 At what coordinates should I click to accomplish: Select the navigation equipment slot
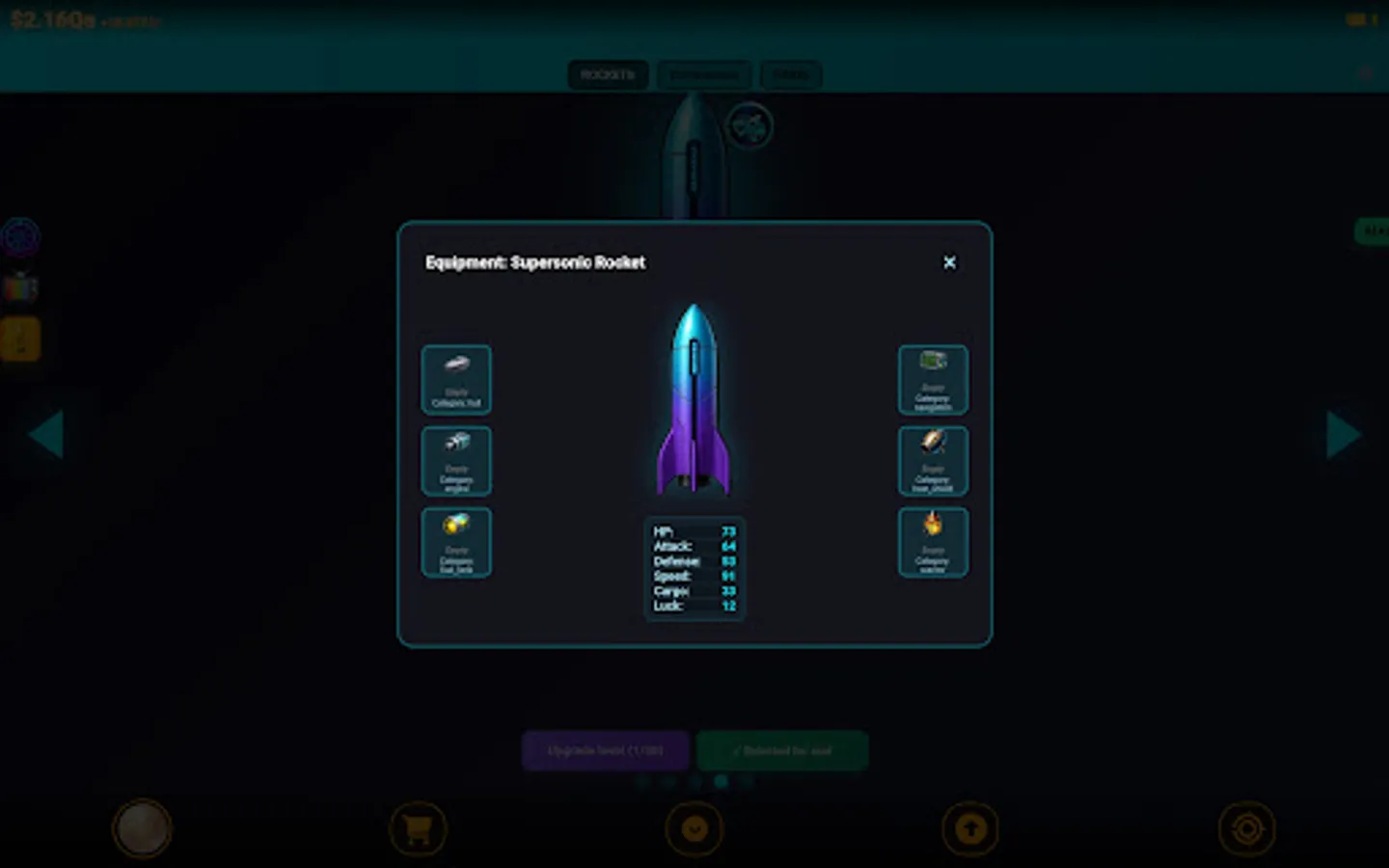pyautogui.click(x=932, y=380)
